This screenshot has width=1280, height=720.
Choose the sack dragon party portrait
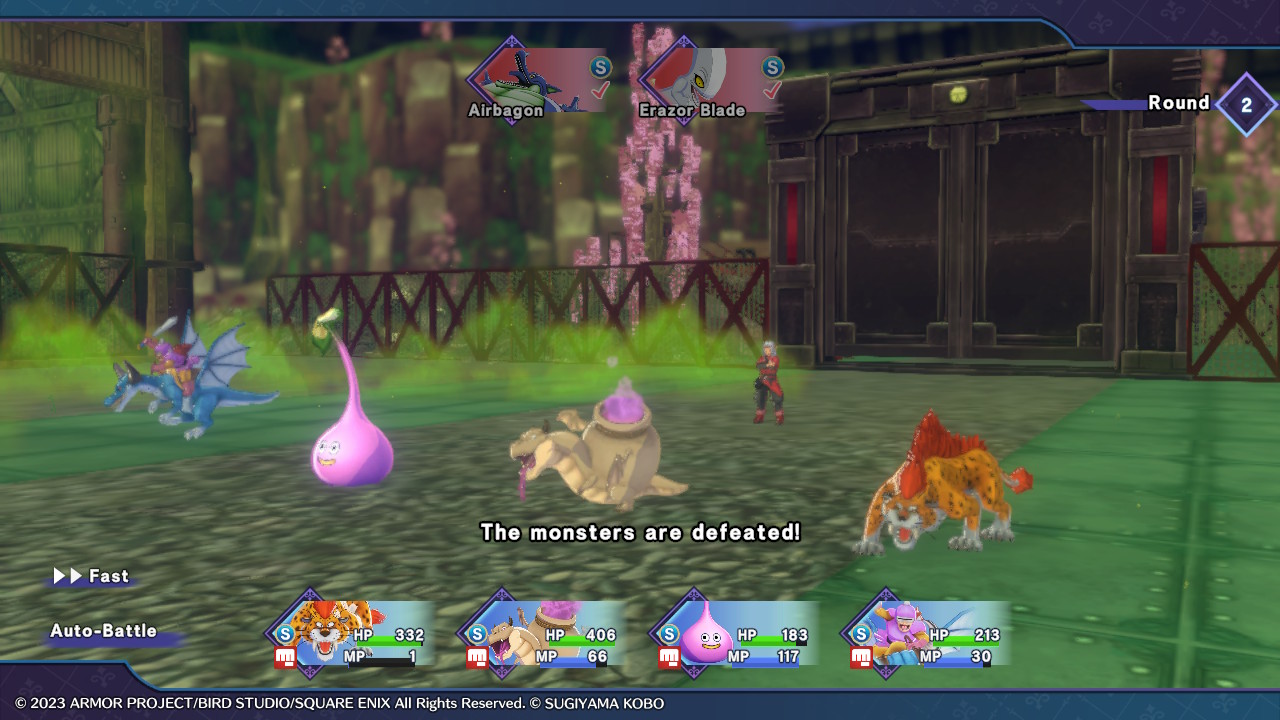[542, 633]
